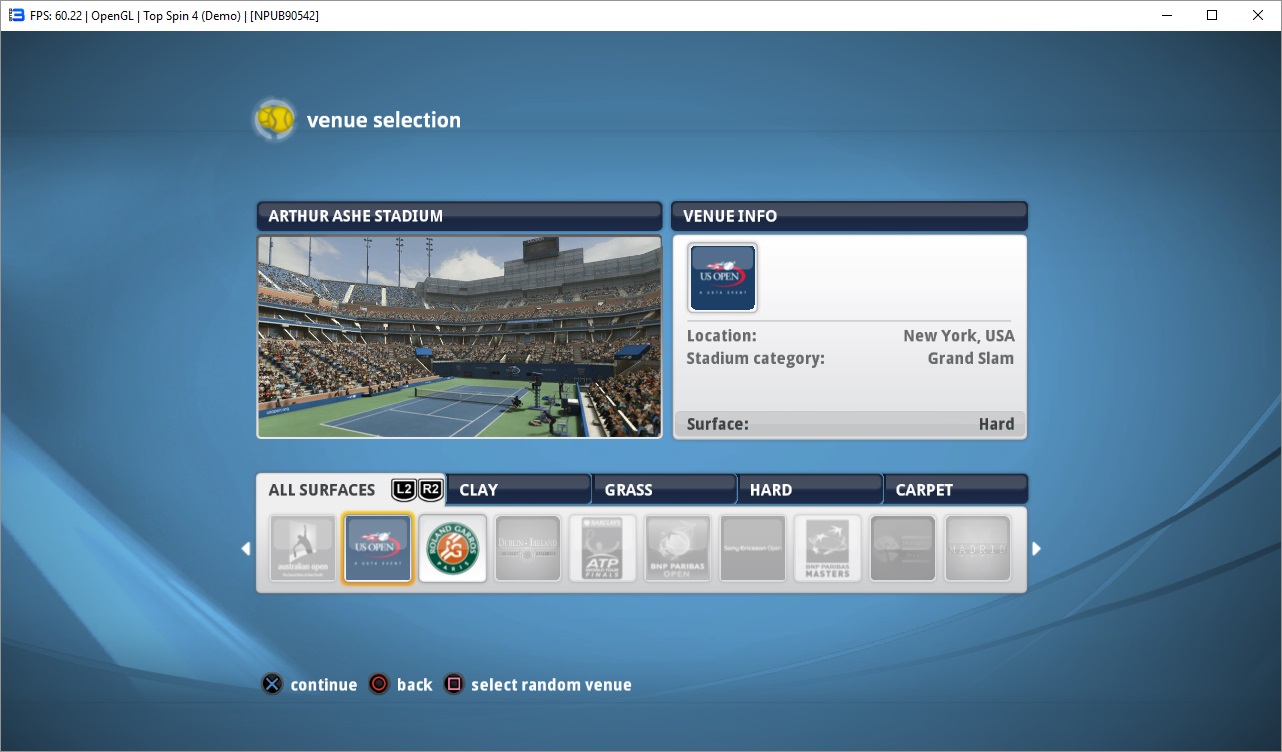The image size is (1282, 752).
Task: Open the Clay surface tab
Action: pyautogui.click(x=518, y=490)
